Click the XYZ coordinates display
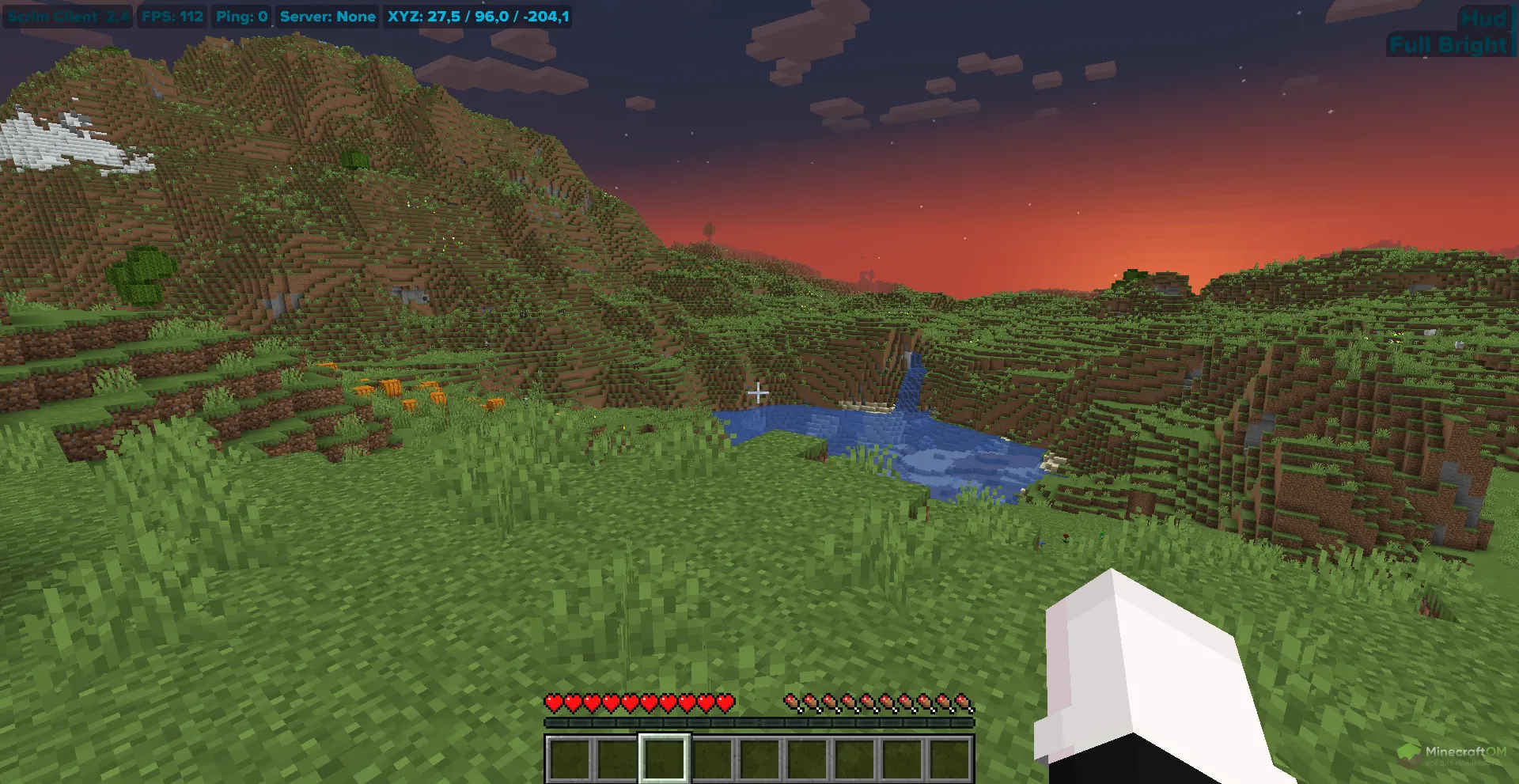The image size is (1519, 784). (477, 16)
